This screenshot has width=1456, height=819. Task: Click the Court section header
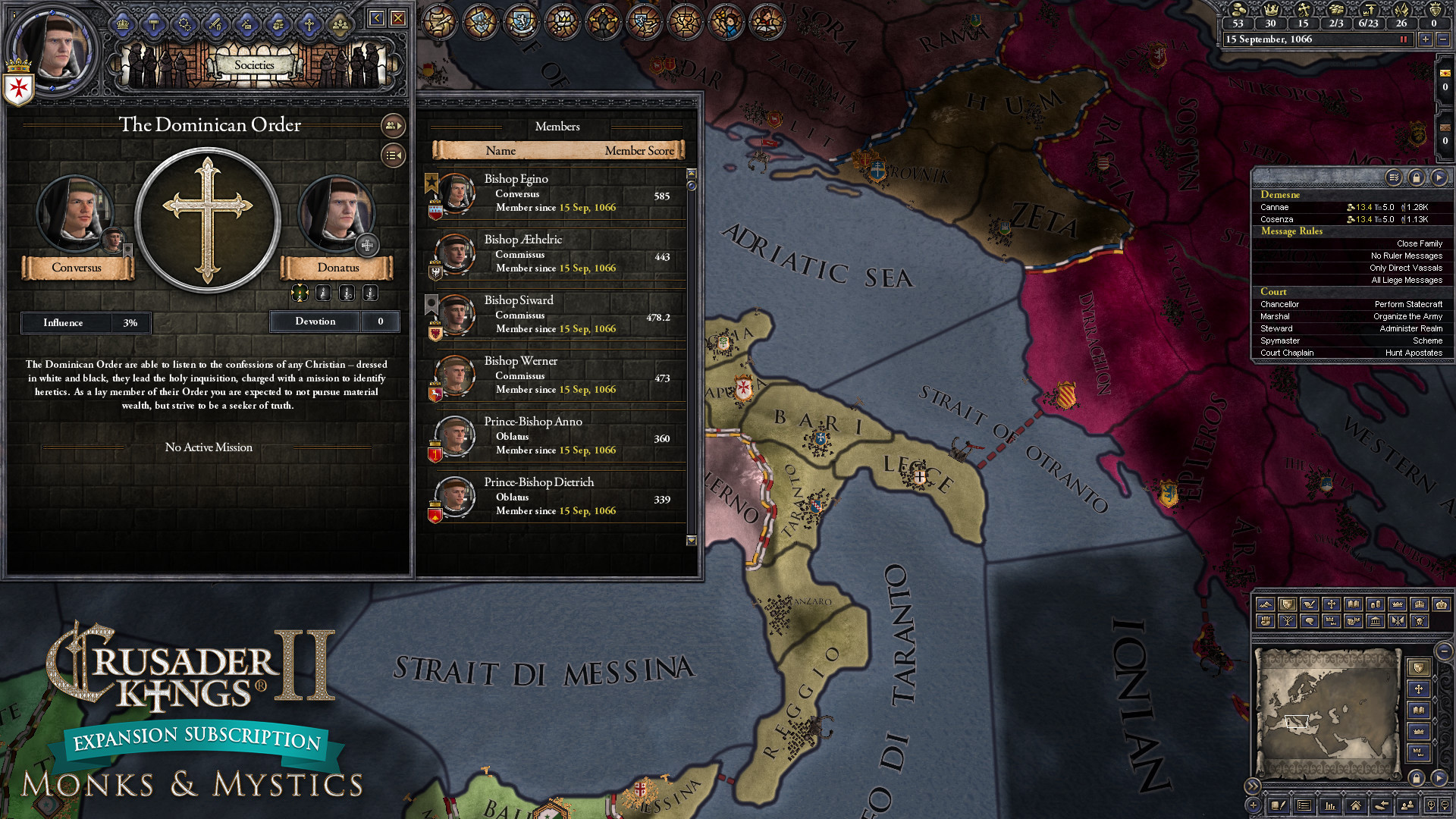[x=1274, y=291]
